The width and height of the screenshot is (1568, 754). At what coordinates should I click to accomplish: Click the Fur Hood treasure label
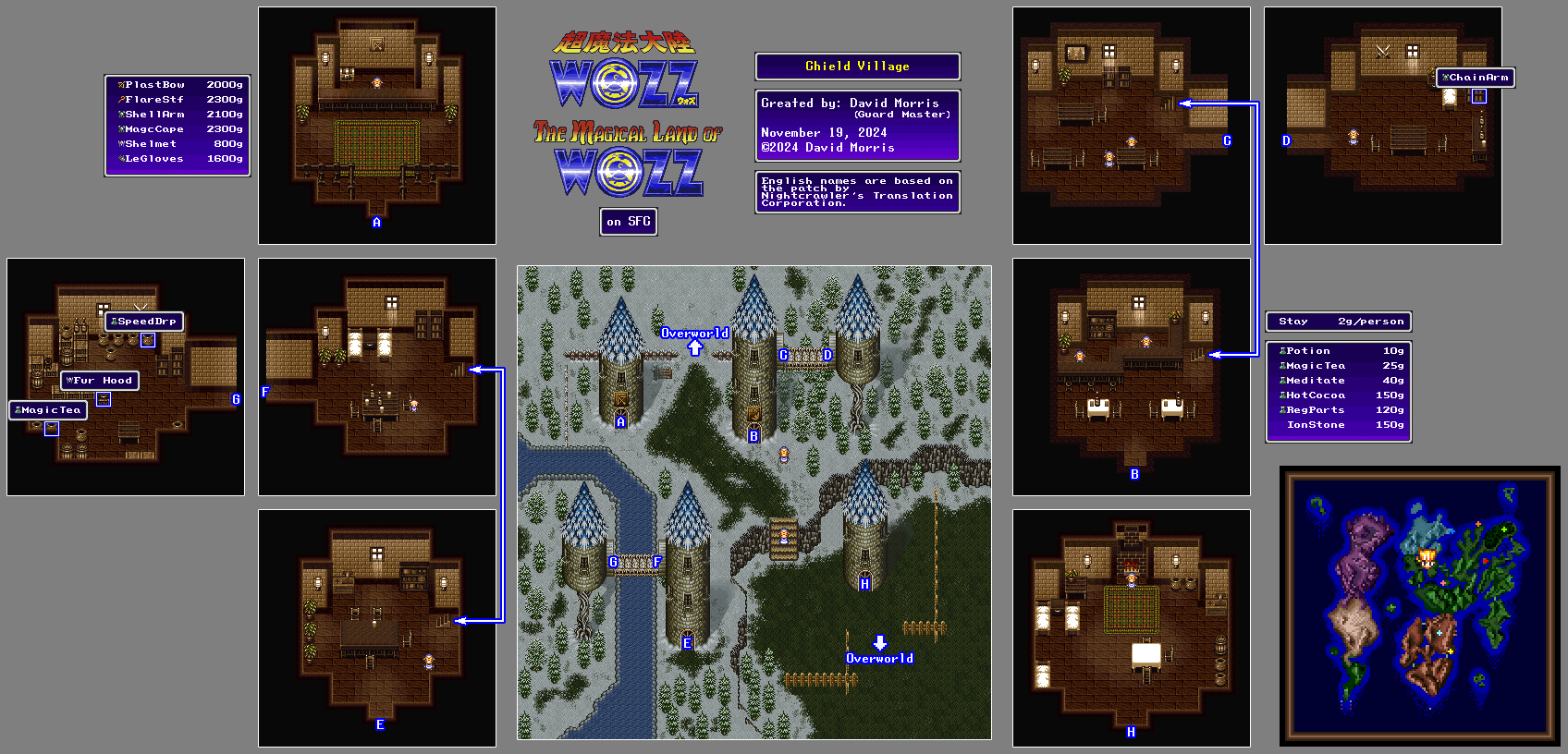coord(100,381)
